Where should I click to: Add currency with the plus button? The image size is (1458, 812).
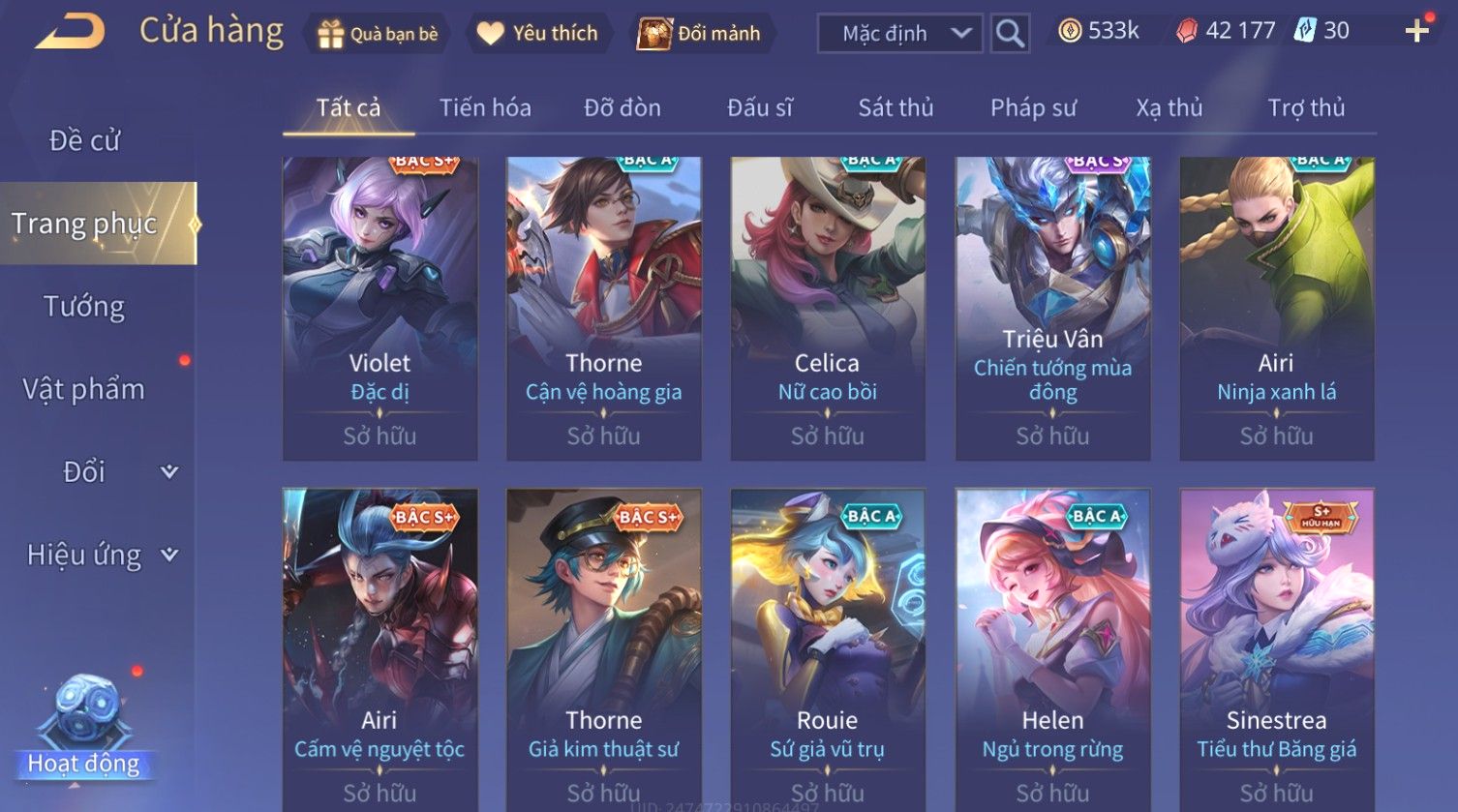point(1416,32)
